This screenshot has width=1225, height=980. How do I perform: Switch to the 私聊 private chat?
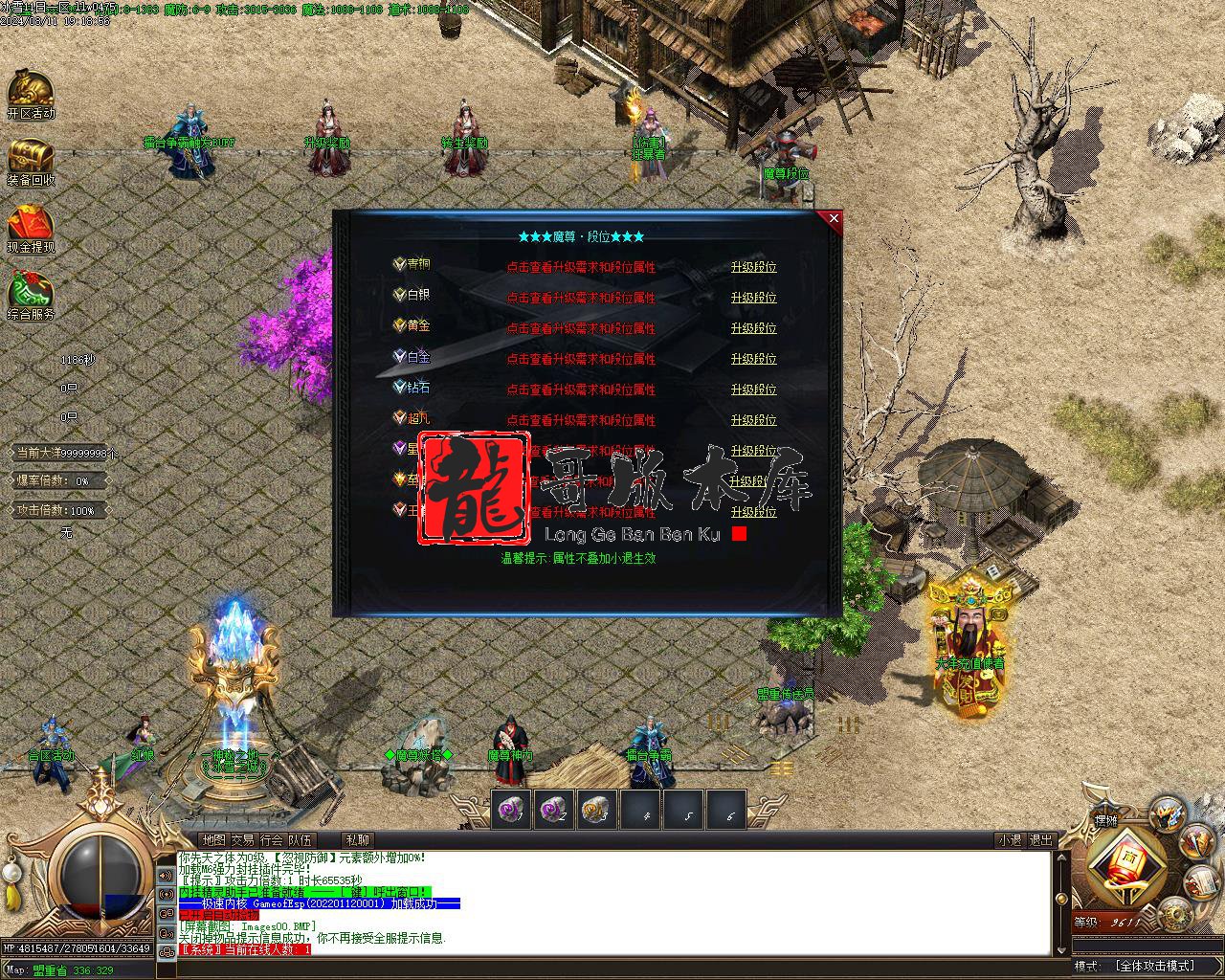click(358, 840)
